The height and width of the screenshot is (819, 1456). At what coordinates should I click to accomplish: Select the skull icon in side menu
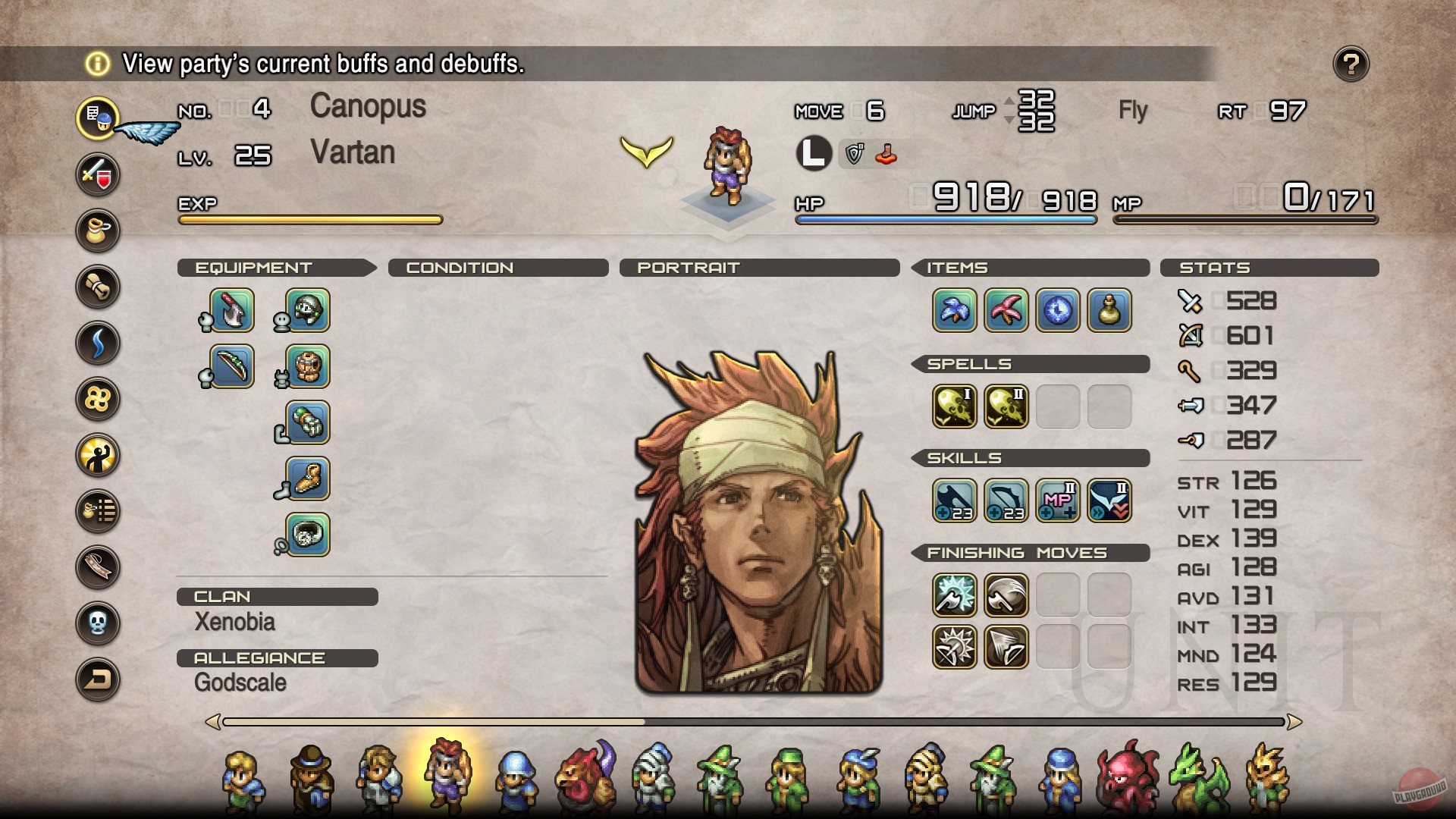click(98, 623)
